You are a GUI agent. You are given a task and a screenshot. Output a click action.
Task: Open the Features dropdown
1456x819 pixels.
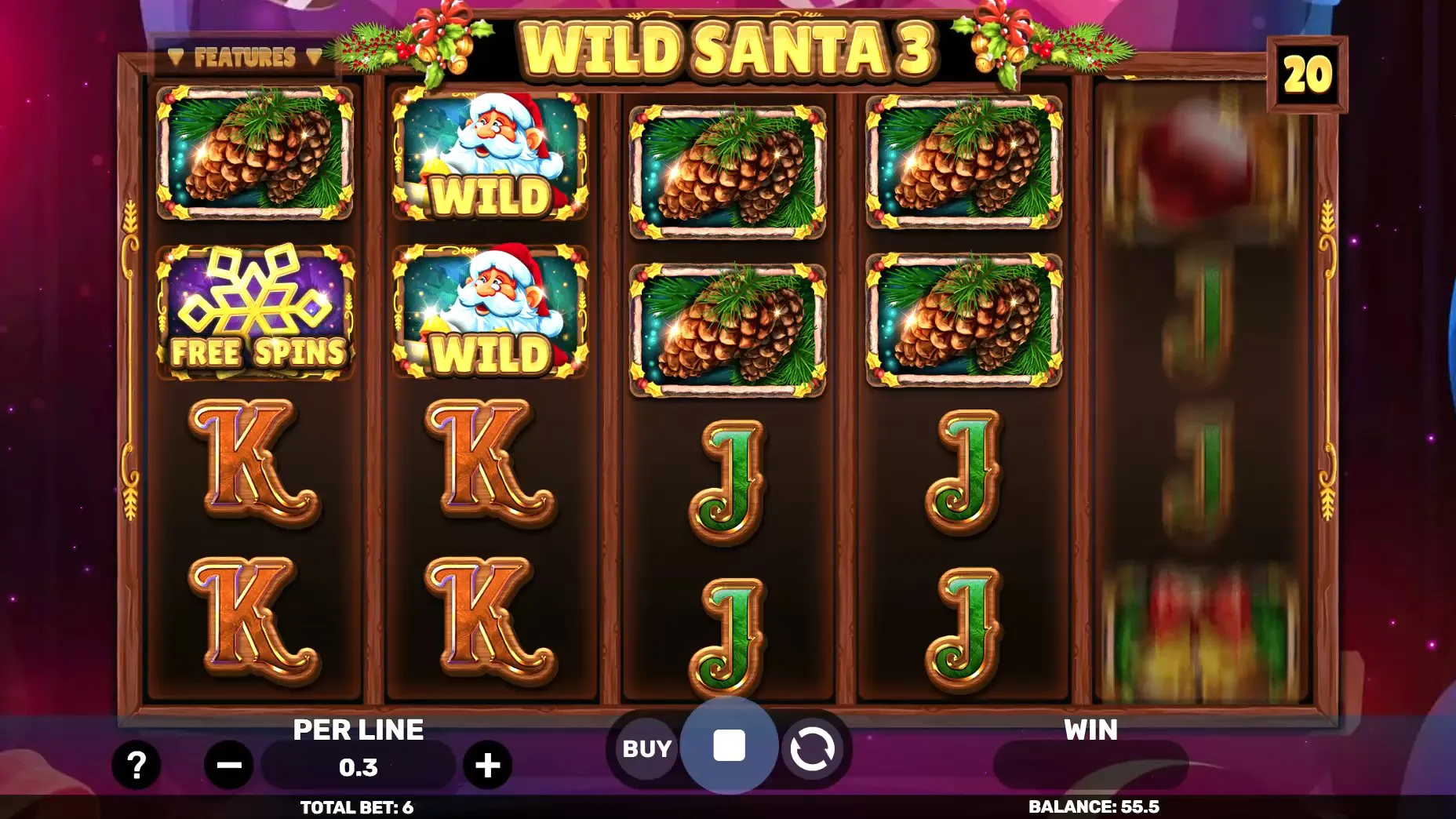pyautogui.click(x=245, y=57)
